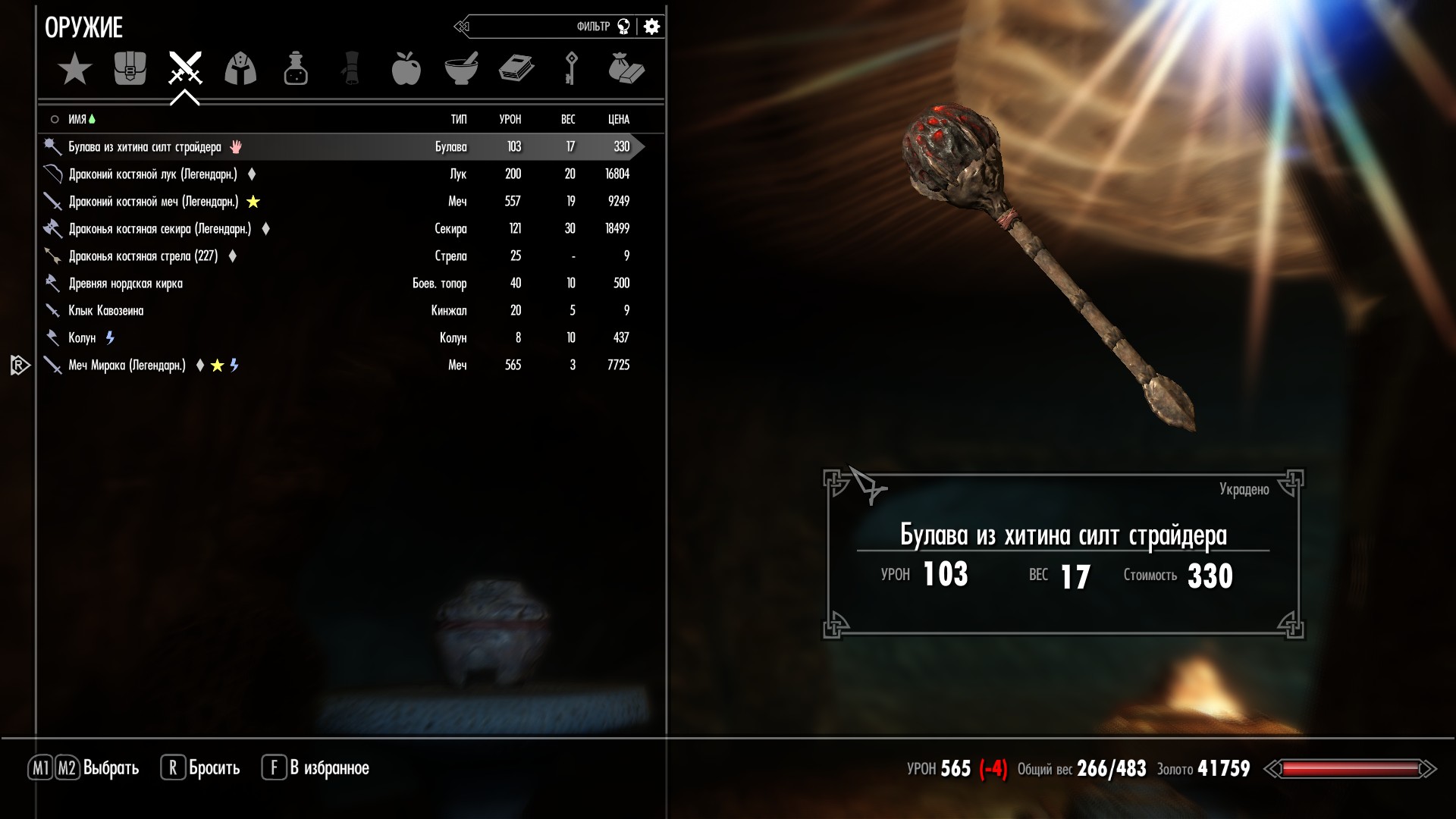
Task: Open the favorites star category
Action: 74,69
